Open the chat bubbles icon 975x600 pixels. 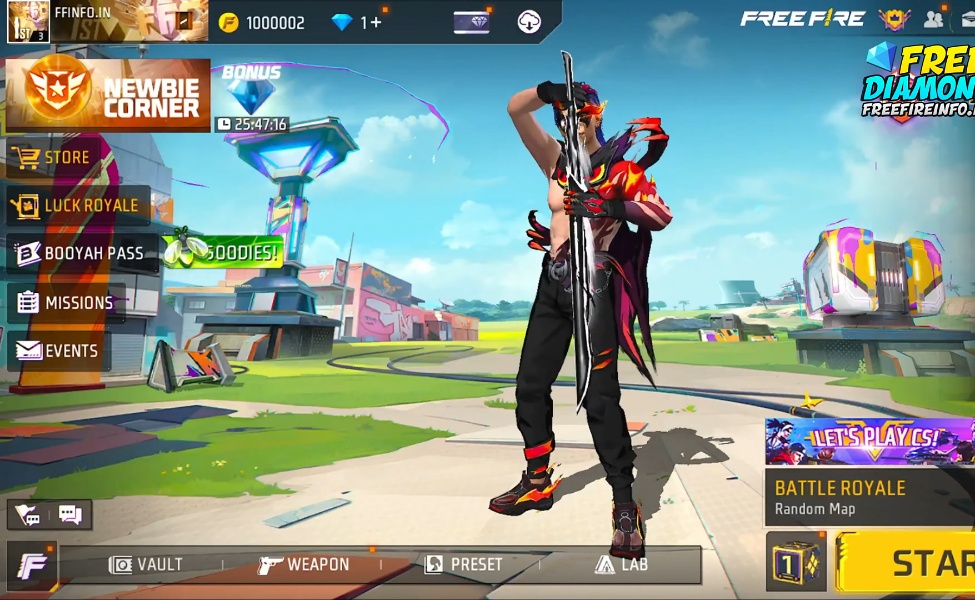click(70, 515)
